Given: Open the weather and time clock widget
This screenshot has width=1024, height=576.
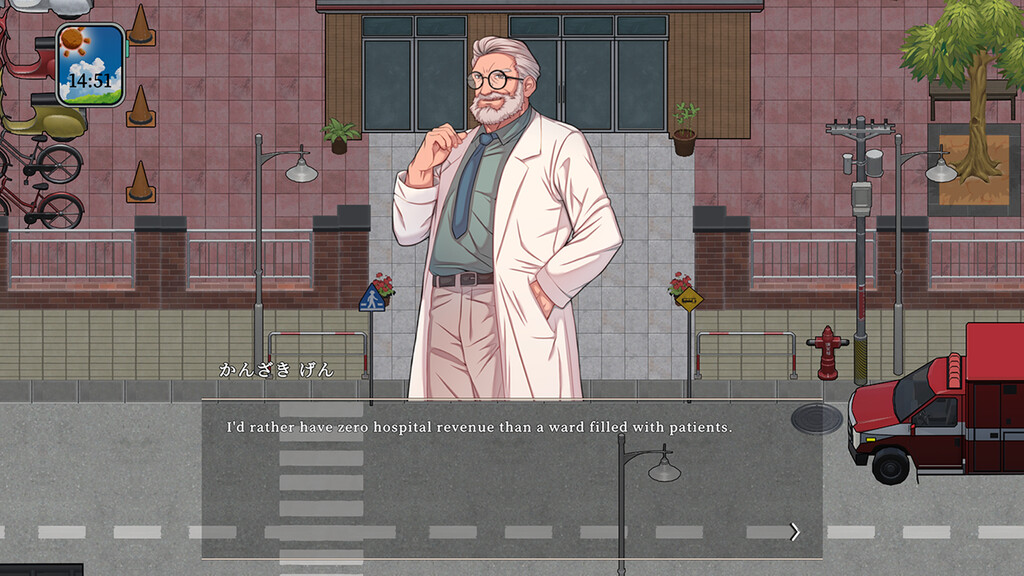Looking at the screenshot, I should point(90,65).
